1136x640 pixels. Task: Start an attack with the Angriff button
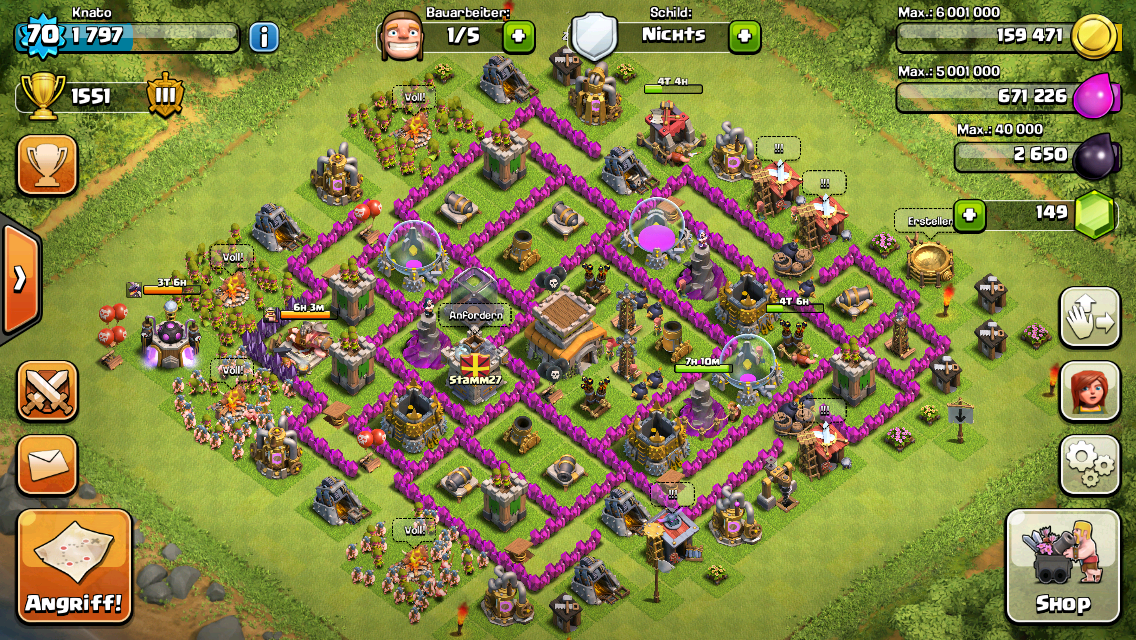click(x=75, y=567)
